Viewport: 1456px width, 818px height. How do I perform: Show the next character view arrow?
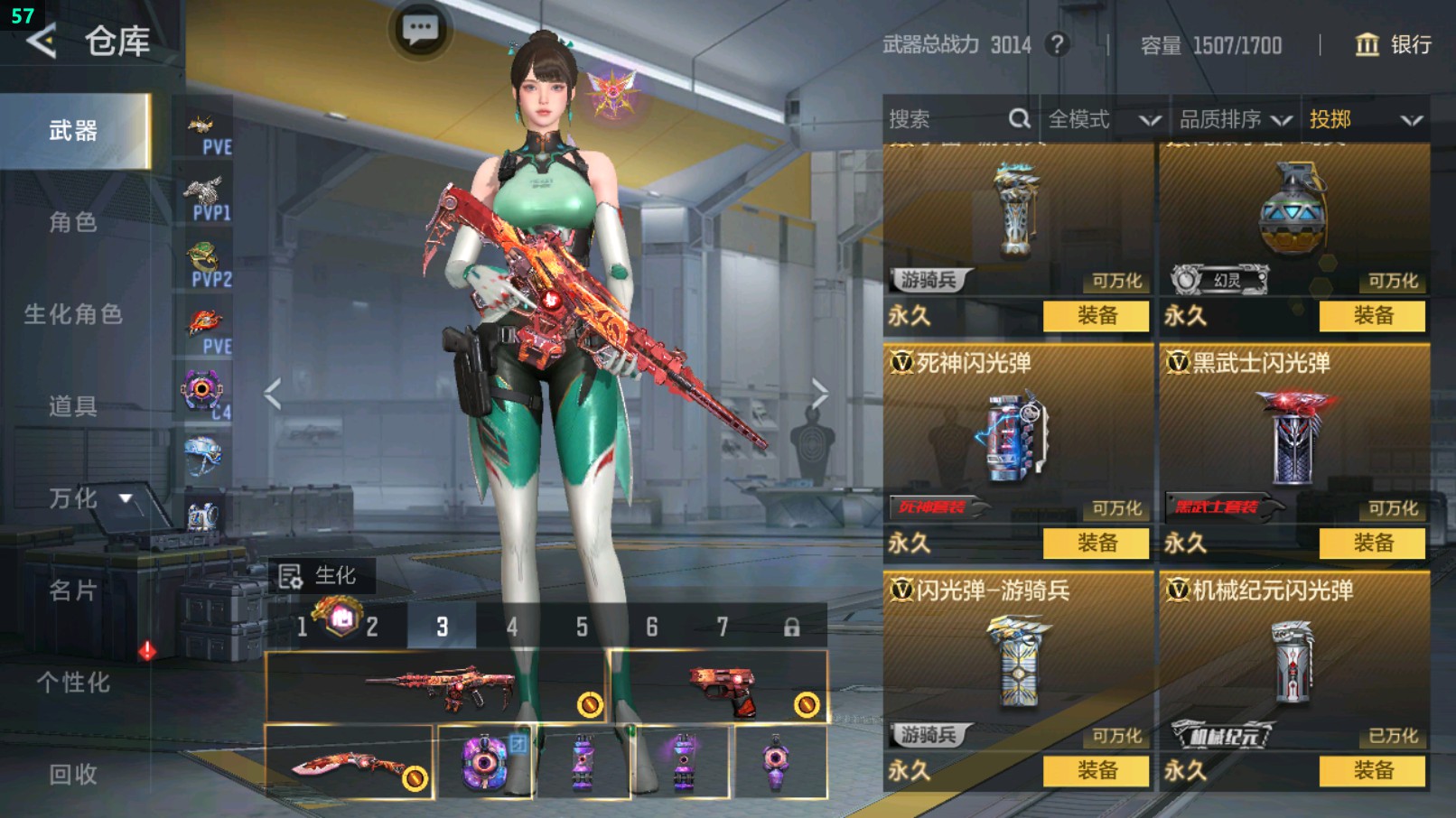tap(819, 394)
